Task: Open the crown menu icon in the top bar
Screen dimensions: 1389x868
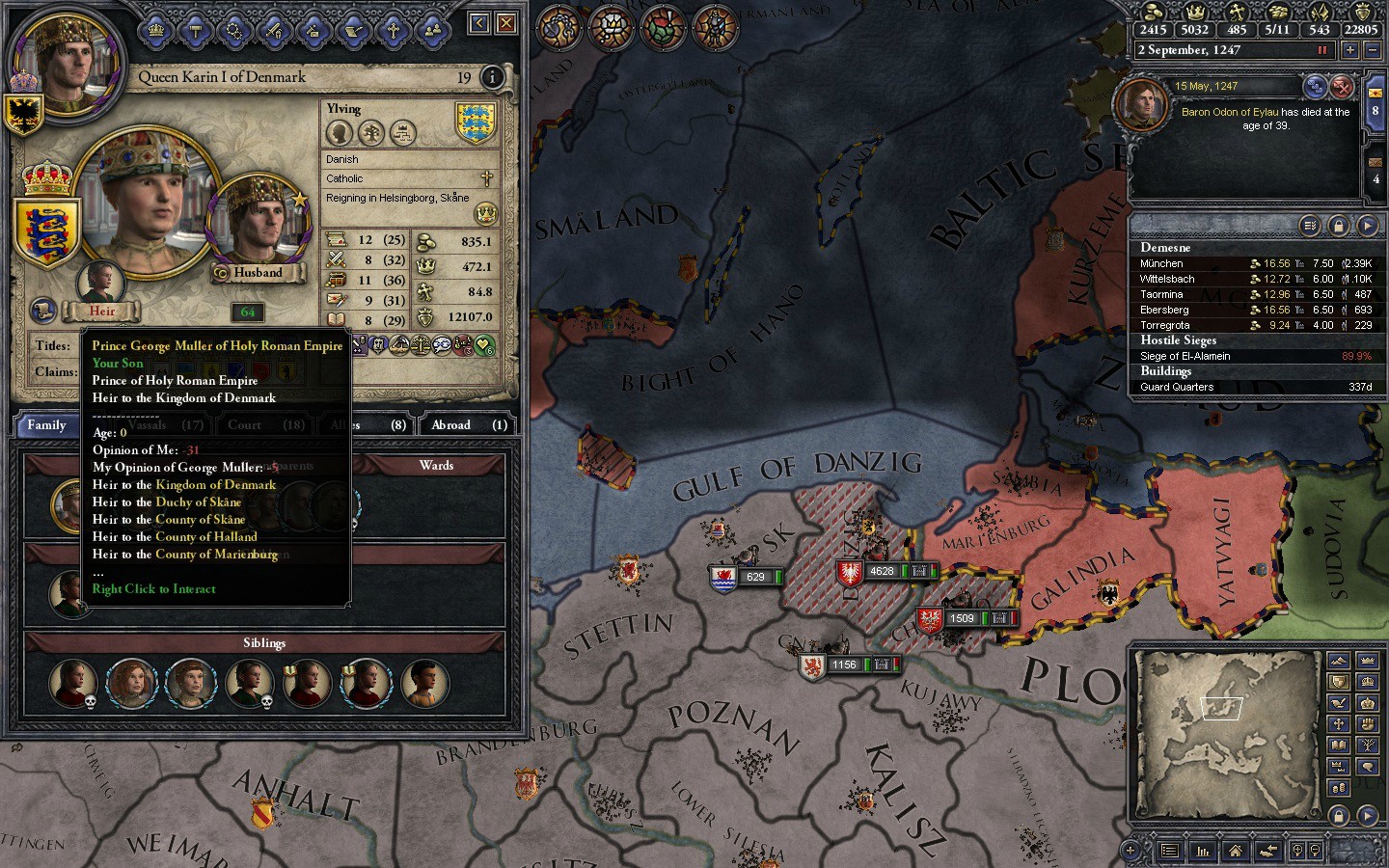Action: [x=156, y=31]
